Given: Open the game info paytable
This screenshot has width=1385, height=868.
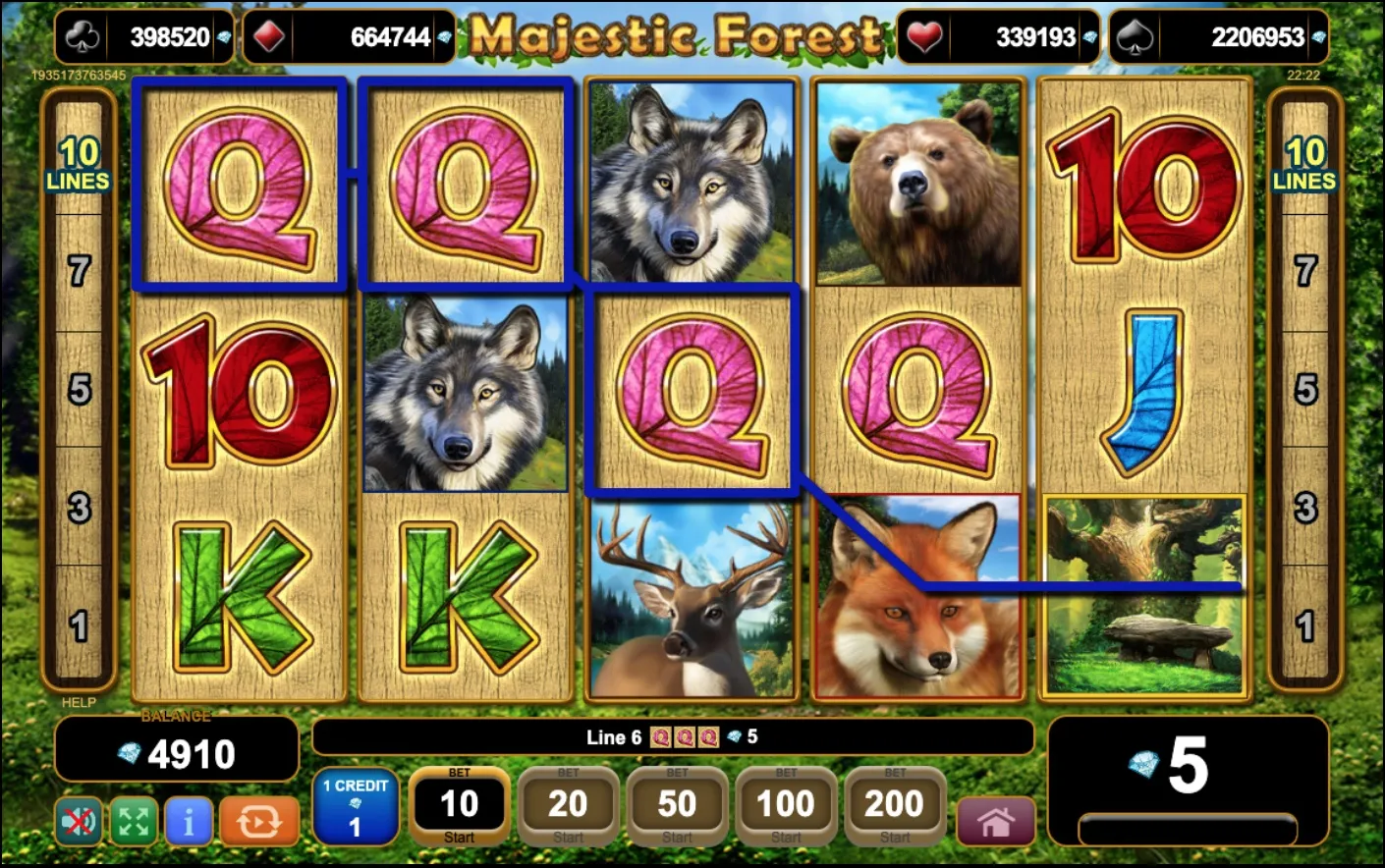Looking at the screenshot, I should [x=189, y=822].
